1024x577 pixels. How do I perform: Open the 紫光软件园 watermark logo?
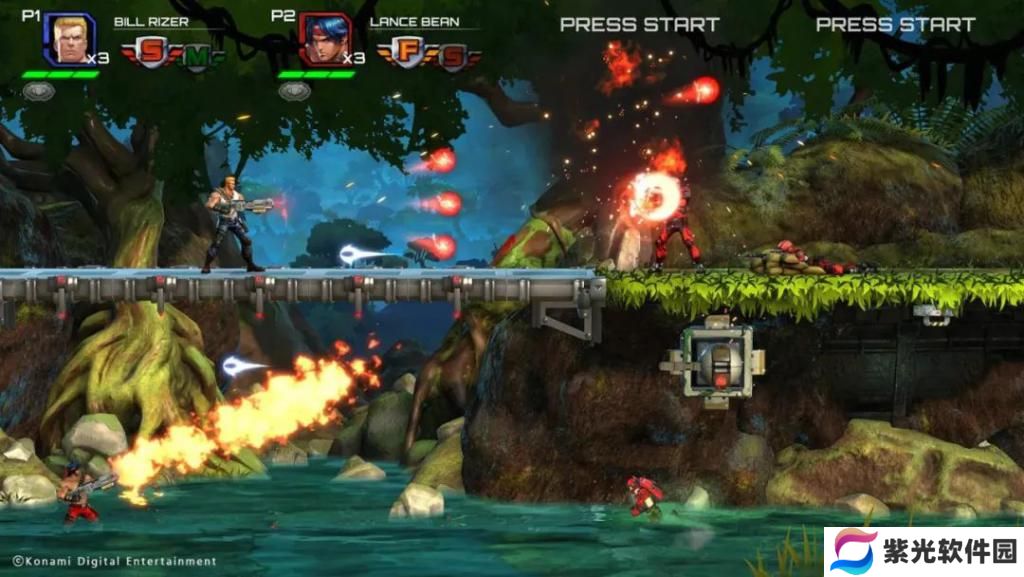(855, 552)
